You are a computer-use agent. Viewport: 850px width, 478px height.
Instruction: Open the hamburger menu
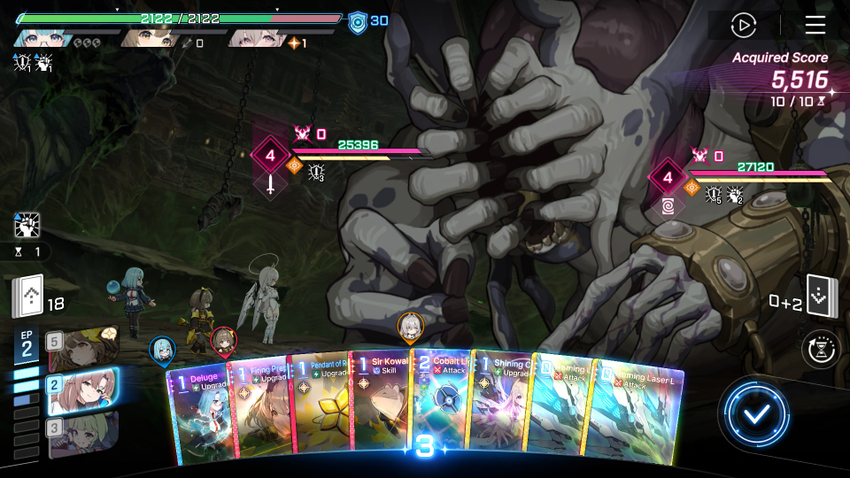(x=815, y=25)
